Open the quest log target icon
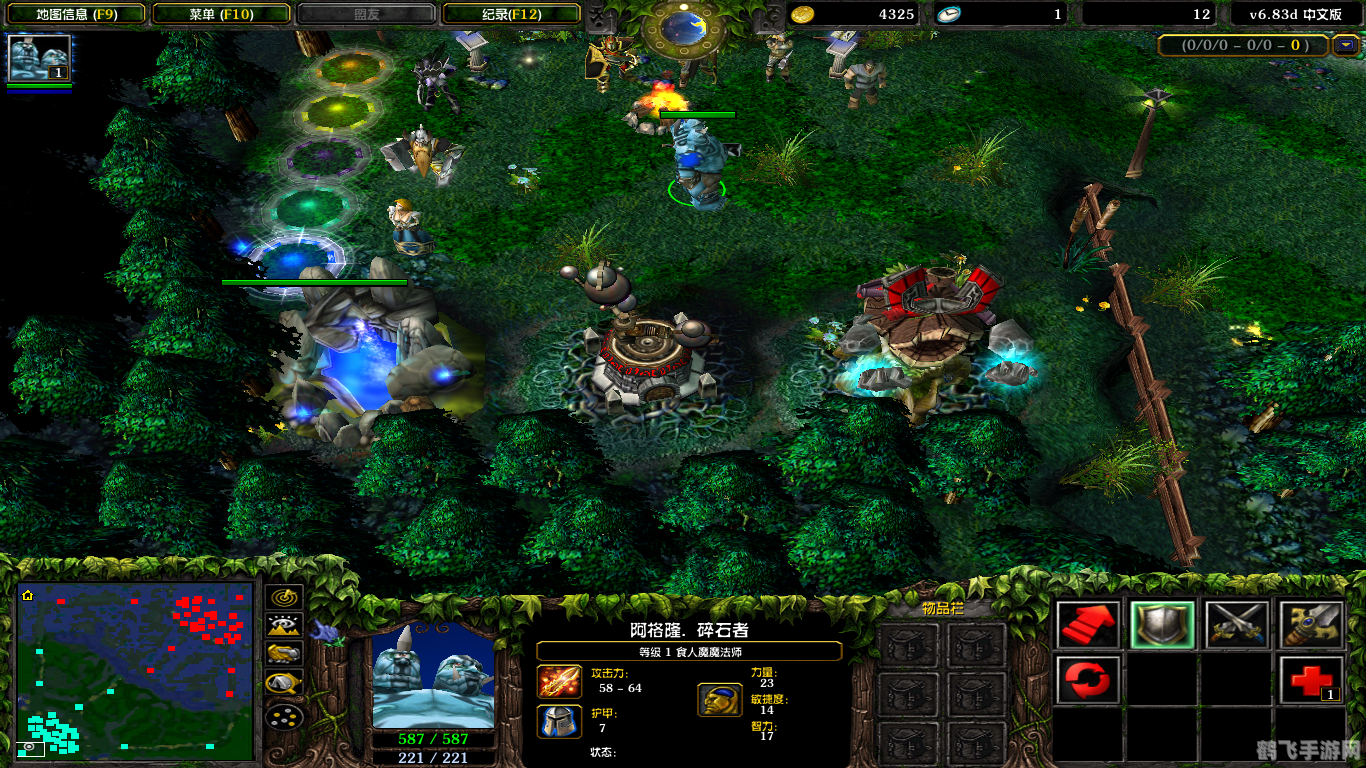This screenshot has width=1366, height=768. [x=285, y=598]
